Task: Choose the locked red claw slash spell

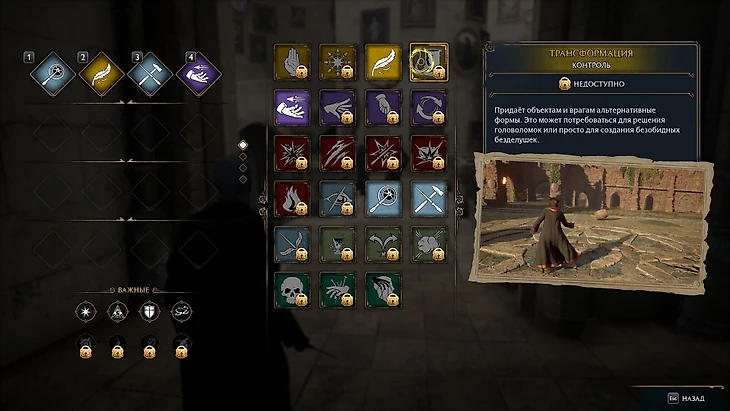Action: click(x=337, y=153)
